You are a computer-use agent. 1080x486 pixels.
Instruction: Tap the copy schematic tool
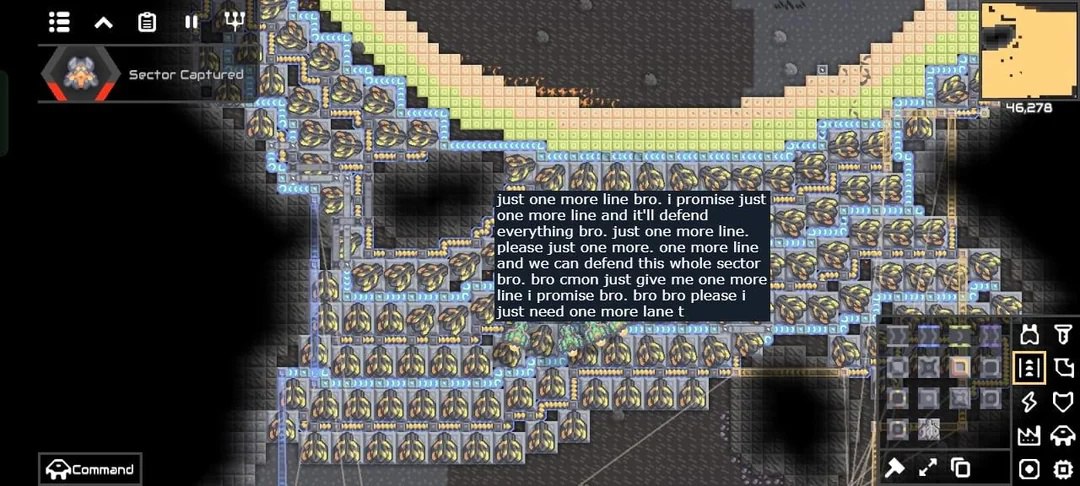coord(961,467)
